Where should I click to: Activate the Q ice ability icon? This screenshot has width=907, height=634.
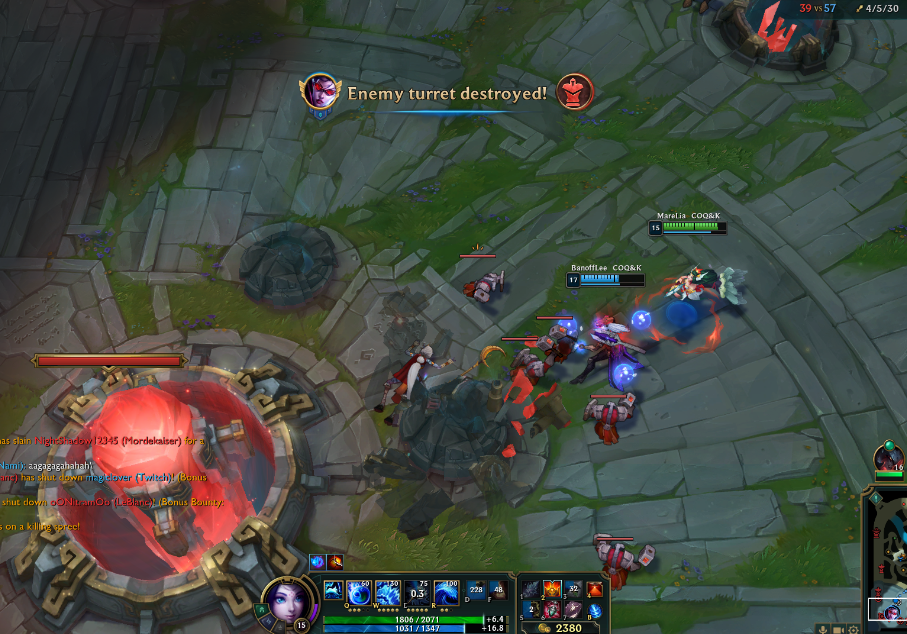(x=360, y=593)
